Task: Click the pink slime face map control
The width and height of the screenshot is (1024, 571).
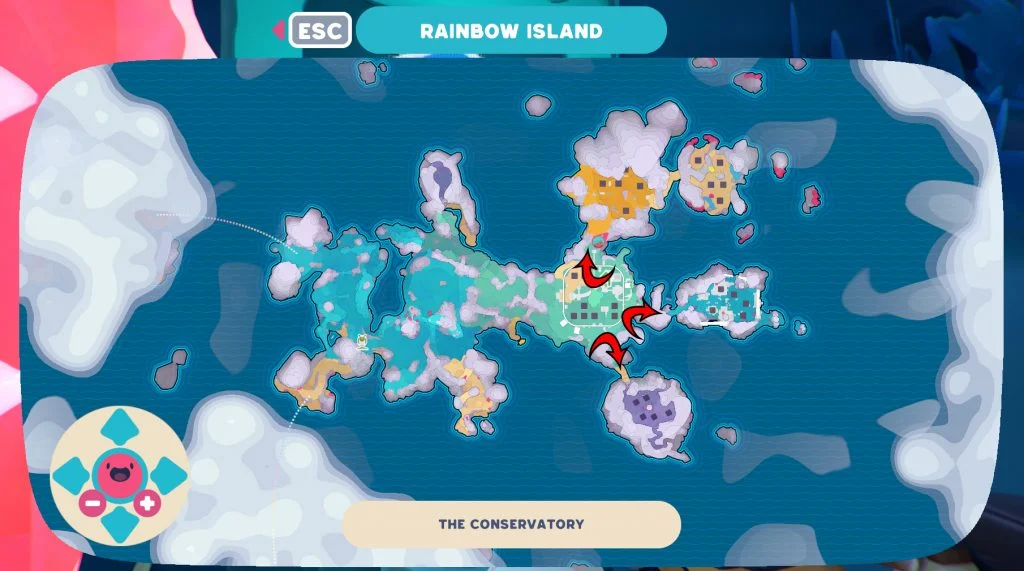Action: [118, 474]
